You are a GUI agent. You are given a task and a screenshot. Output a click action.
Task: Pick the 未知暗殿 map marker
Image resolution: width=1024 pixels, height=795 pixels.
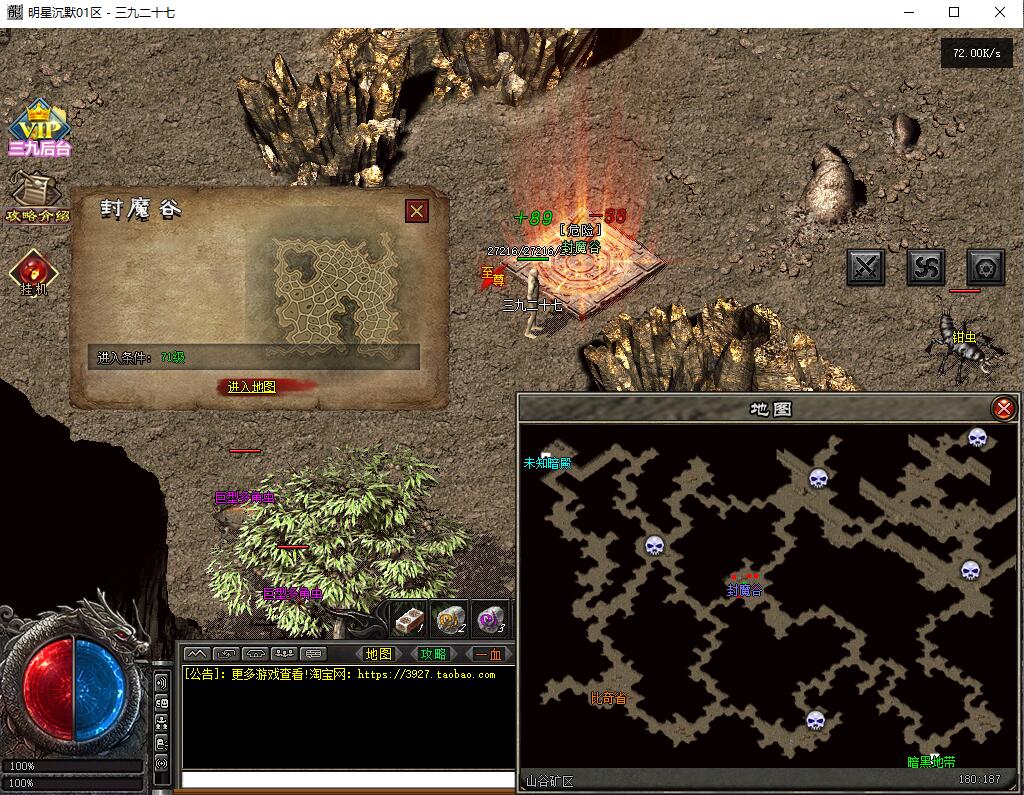pyautogui.click(x=547, y=463)
